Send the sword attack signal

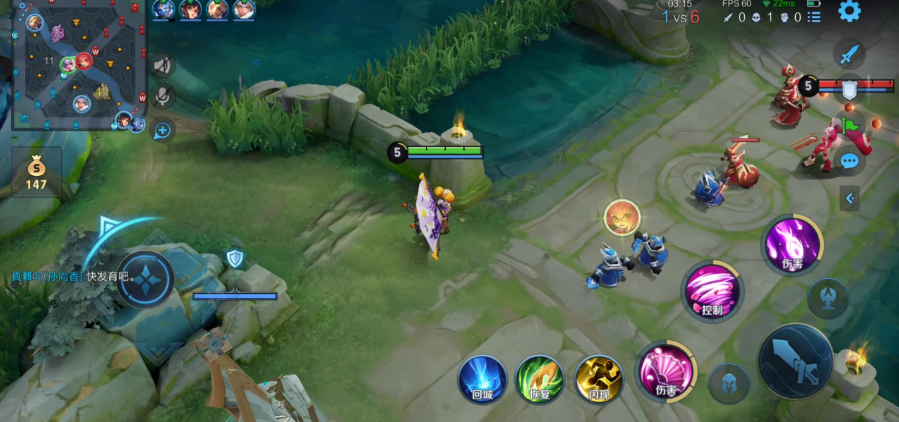[849, 54]
